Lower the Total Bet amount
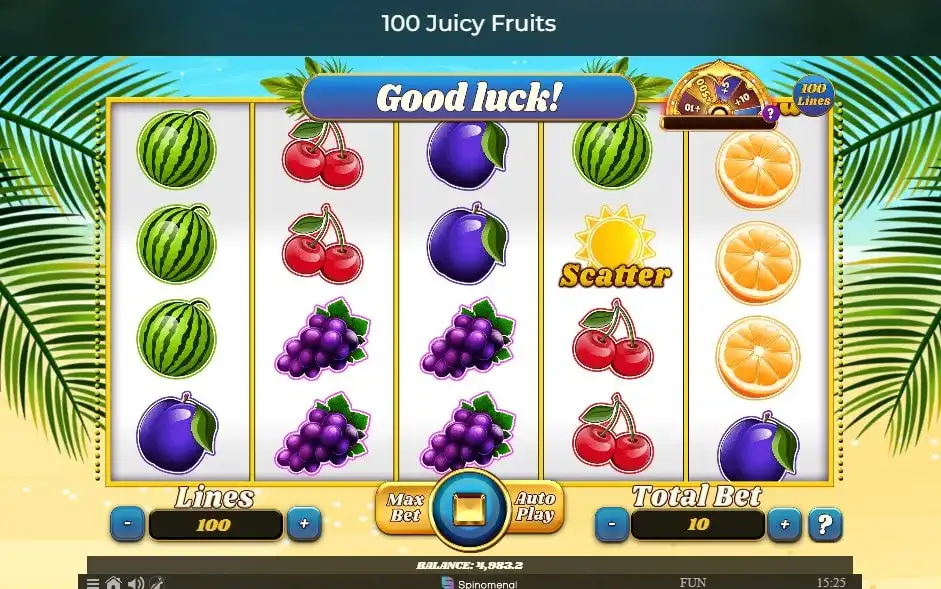Image resolution: width=941 pixels, height=589 pixels. (x=611, y=523)
